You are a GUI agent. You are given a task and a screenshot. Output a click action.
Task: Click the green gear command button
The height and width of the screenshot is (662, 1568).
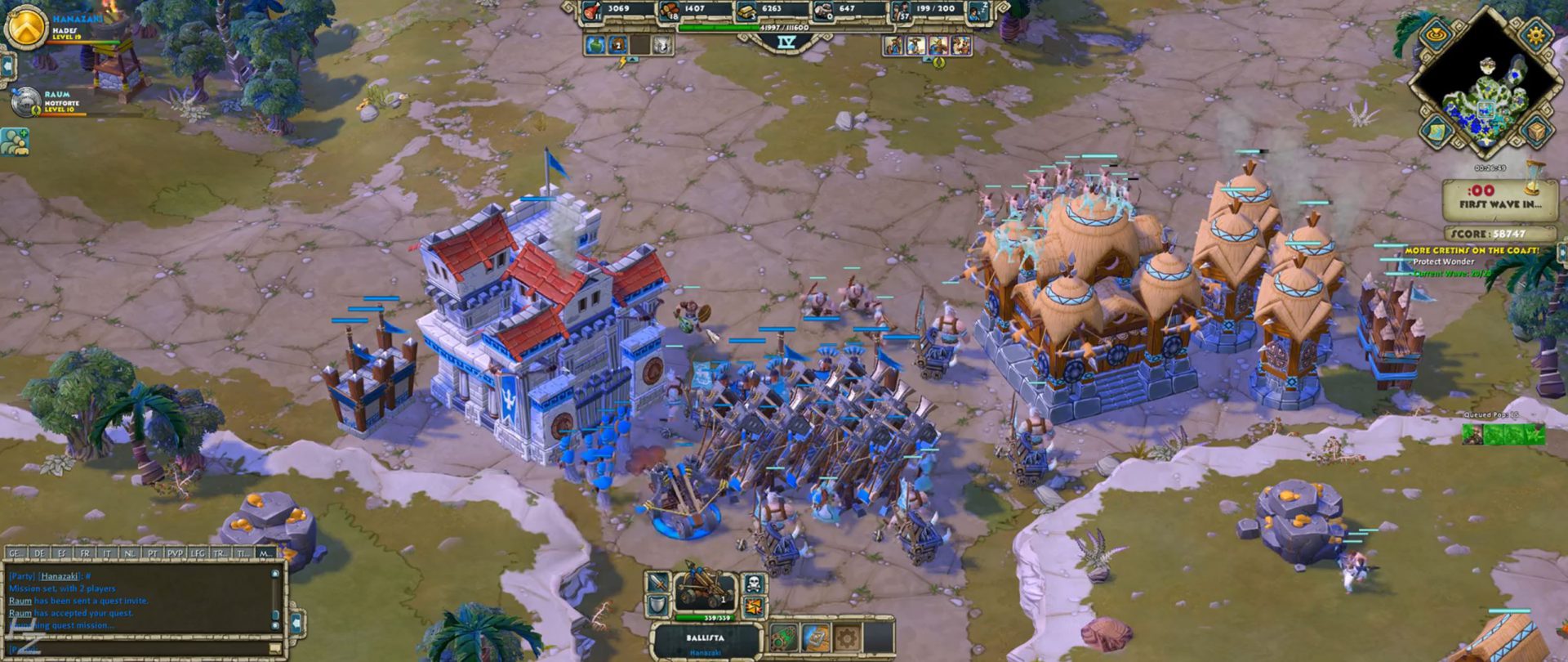click(783, 637)
